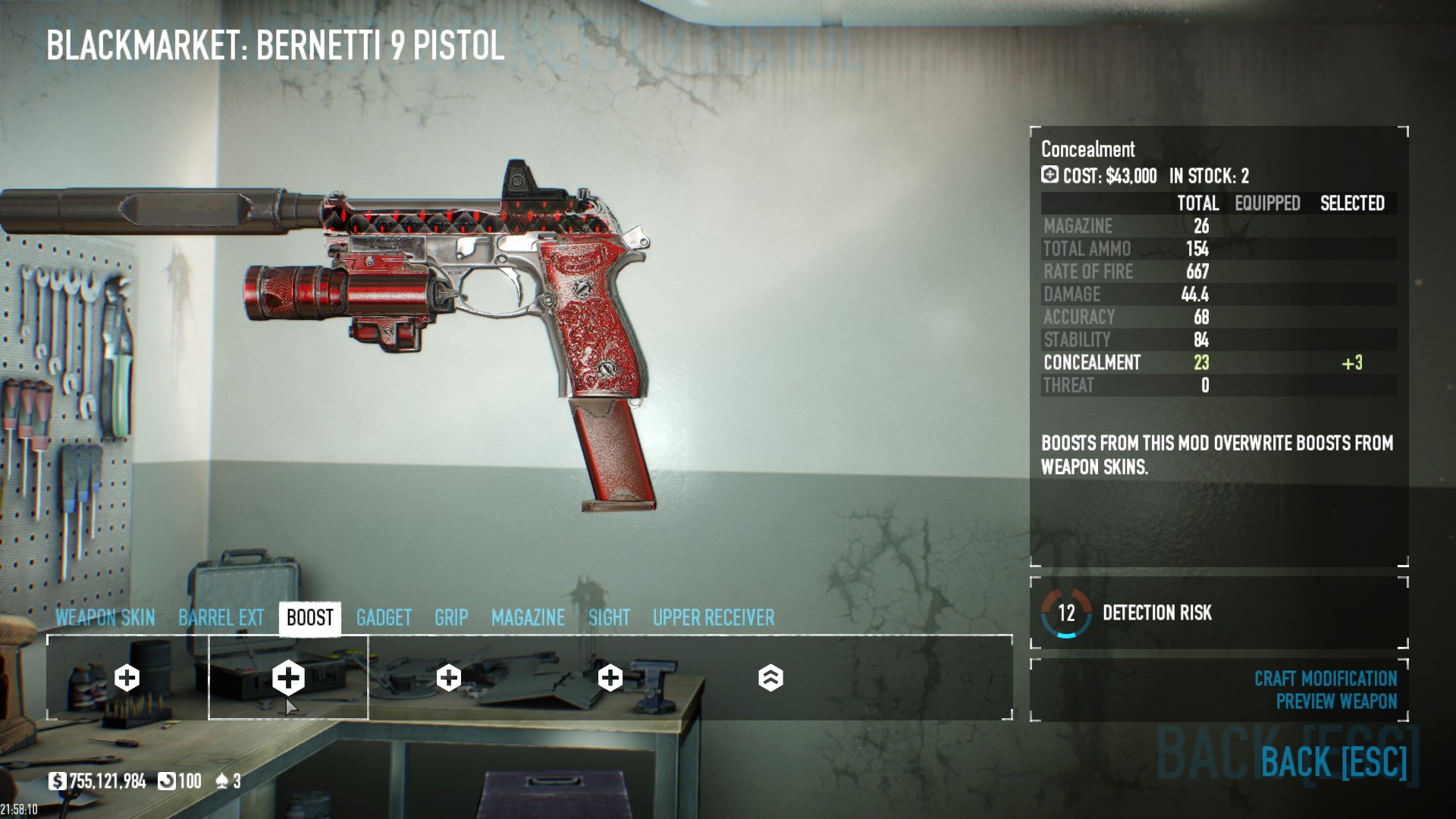This screenshot has height=819, width=1456.
Task: Show the Gadget modifications
Action: pos(384,618)
